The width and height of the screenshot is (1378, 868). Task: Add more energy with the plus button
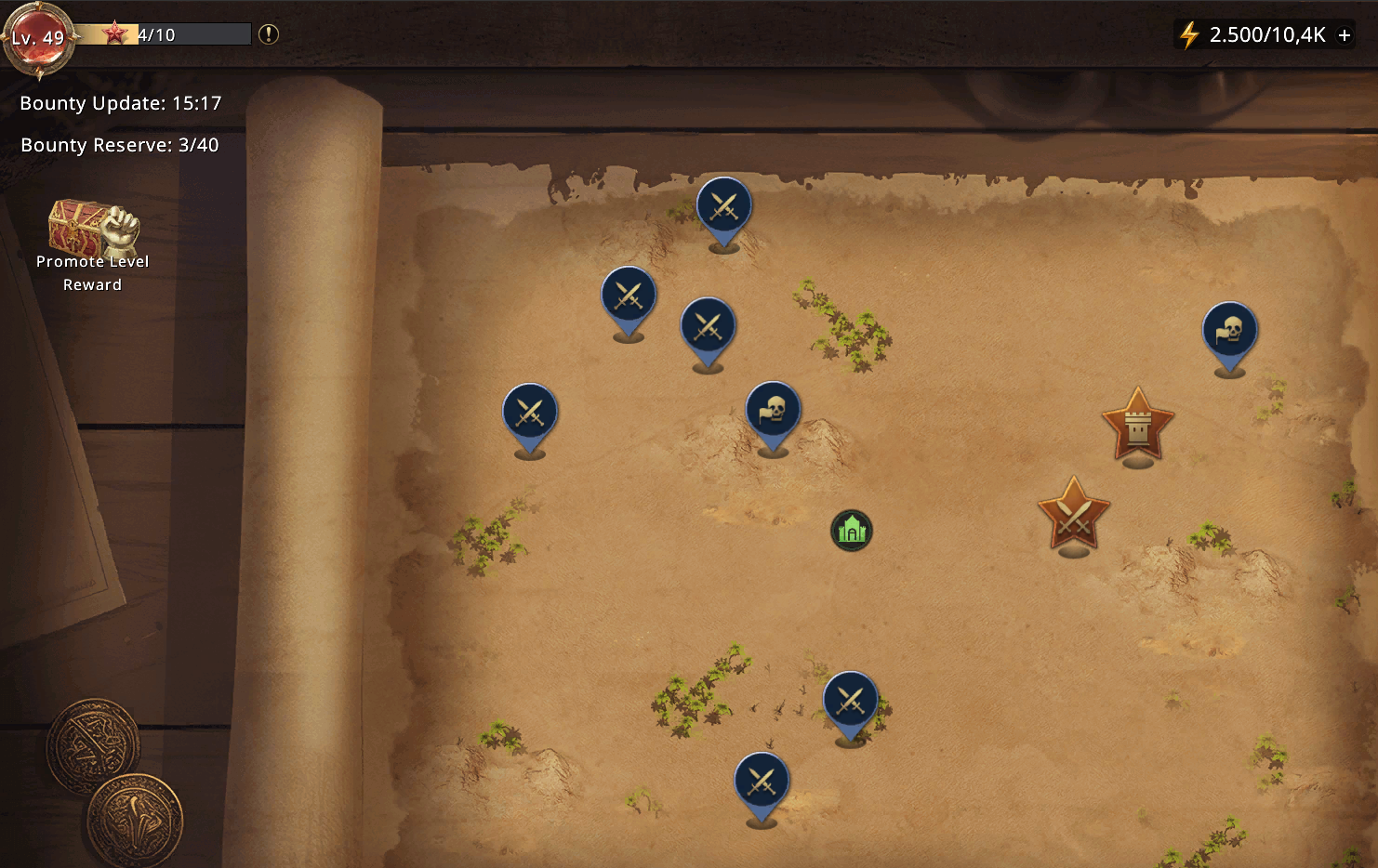point(1345,35)
